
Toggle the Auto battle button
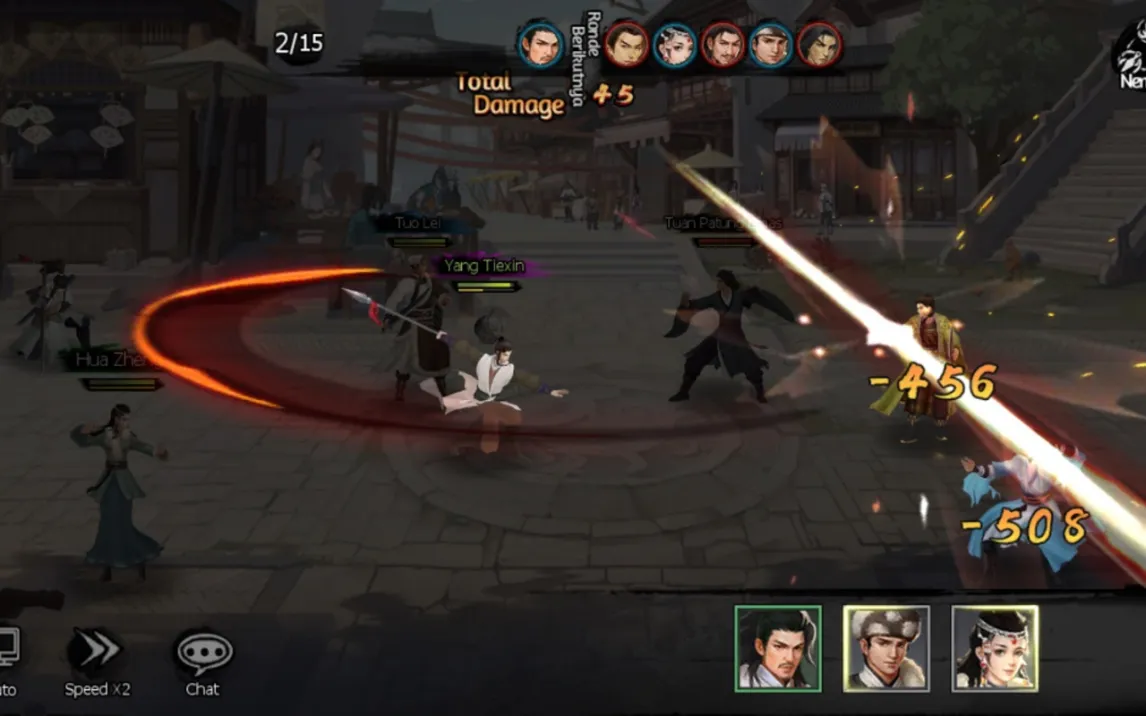click(x=6, y=654)
